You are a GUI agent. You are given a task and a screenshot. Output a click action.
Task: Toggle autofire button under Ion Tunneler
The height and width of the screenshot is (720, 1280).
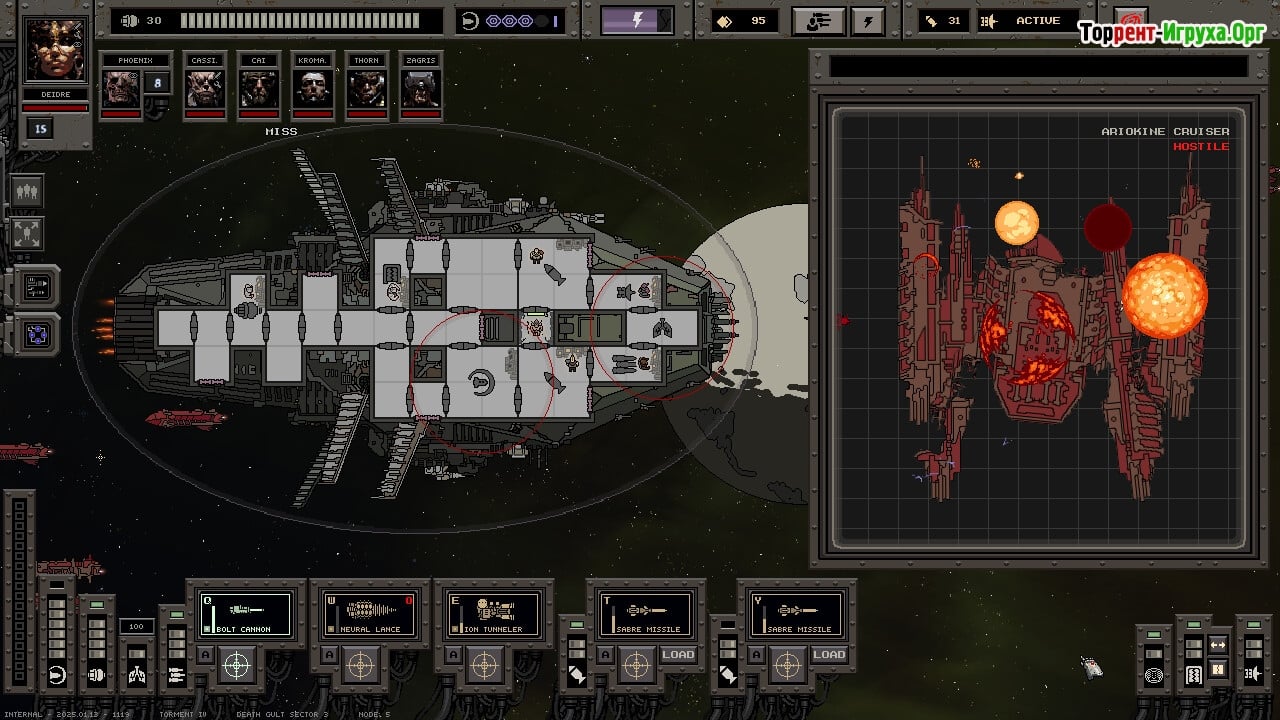(456, 655)
